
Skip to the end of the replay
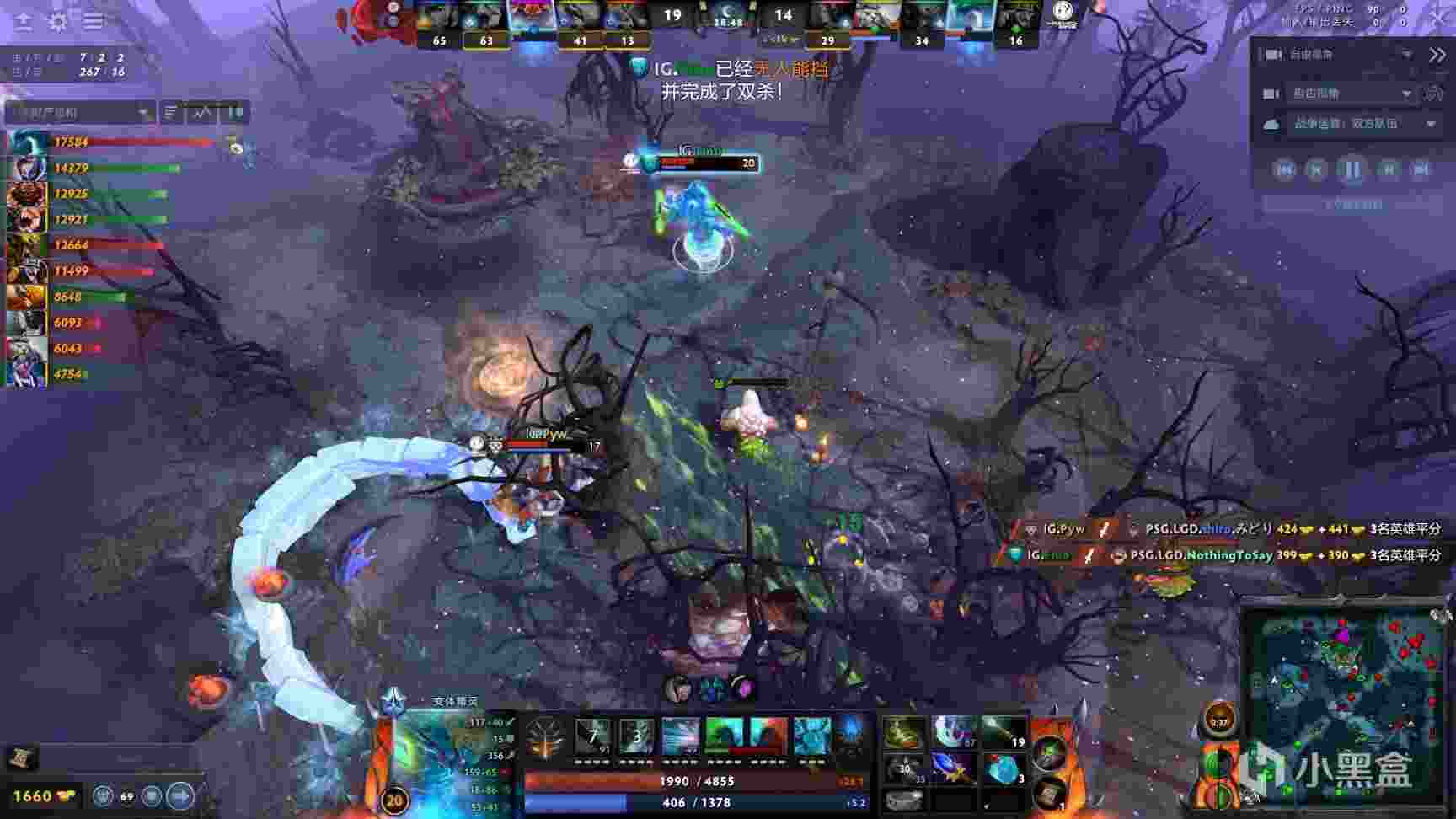pos(1421,170)
